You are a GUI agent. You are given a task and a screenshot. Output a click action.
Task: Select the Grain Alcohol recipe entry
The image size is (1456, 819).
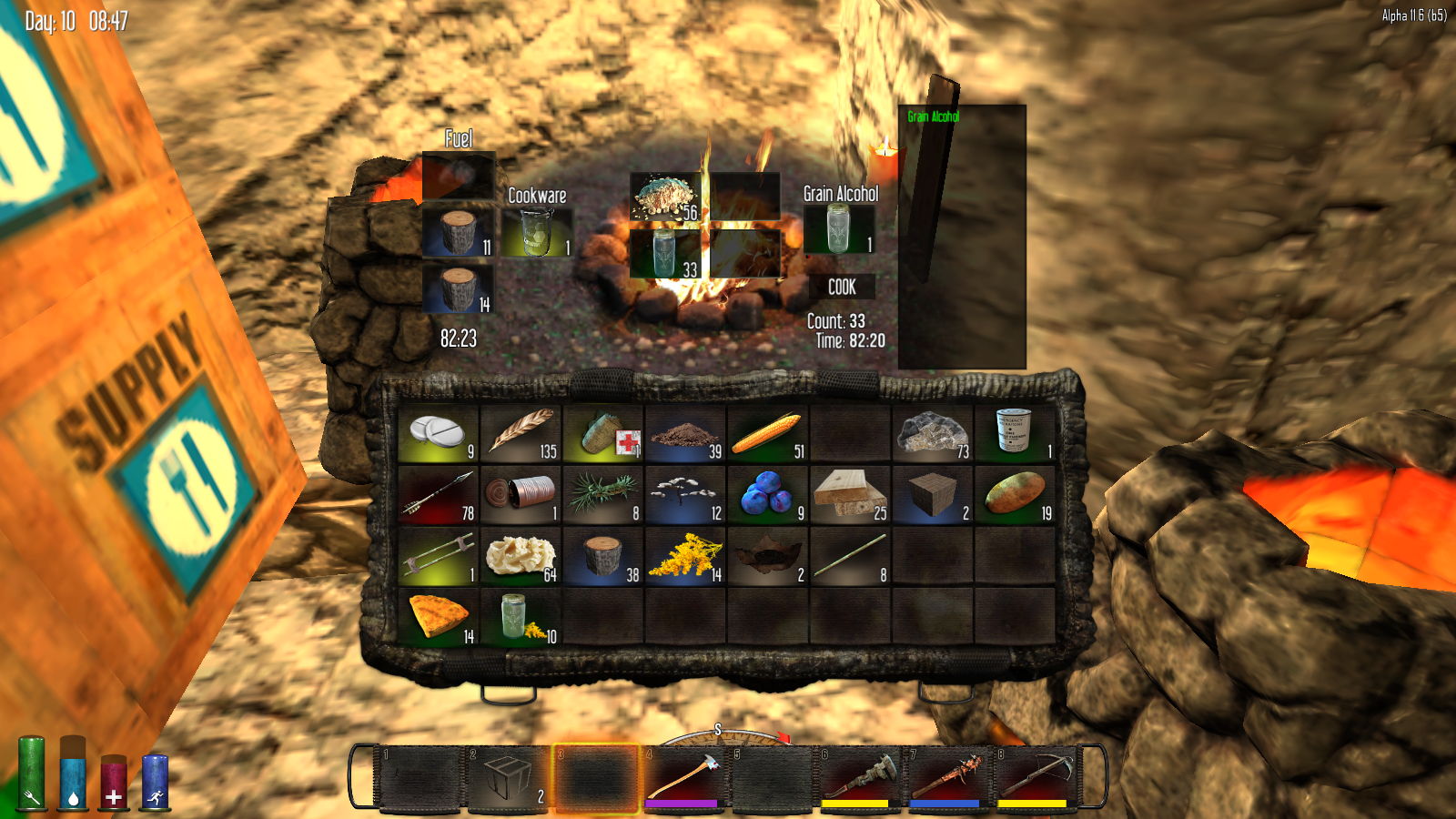coord(933,116)
